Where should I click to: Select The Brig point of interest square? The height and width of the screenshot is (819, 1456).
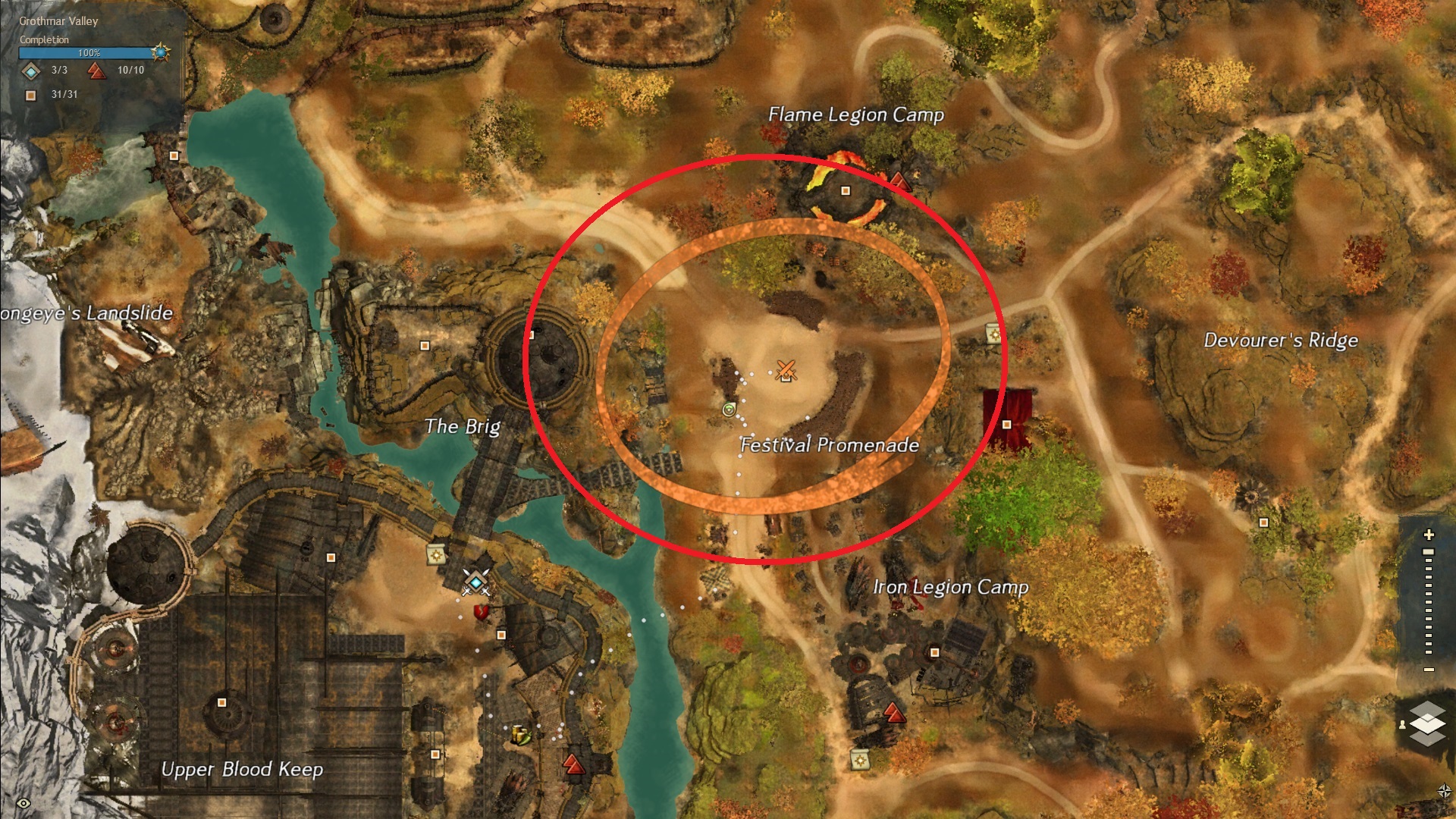coord(425,346)
